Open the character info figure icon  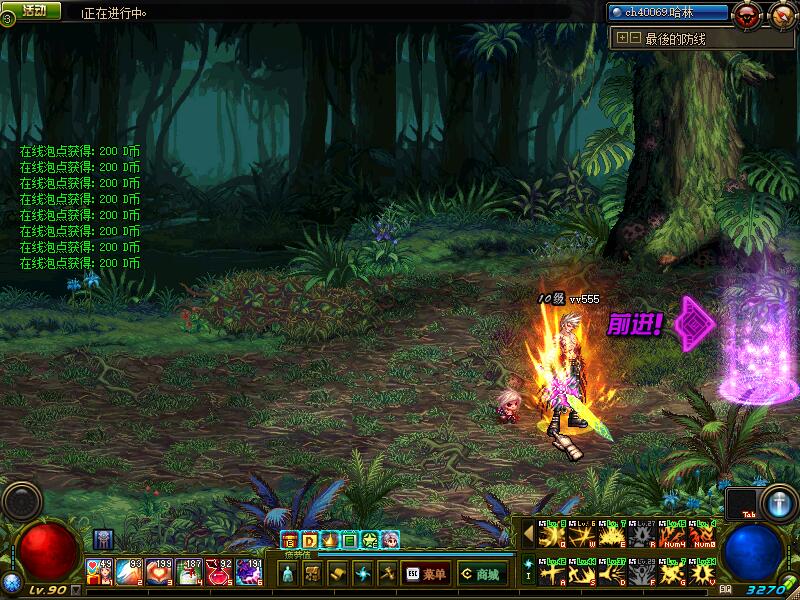(x=288, y=574)
